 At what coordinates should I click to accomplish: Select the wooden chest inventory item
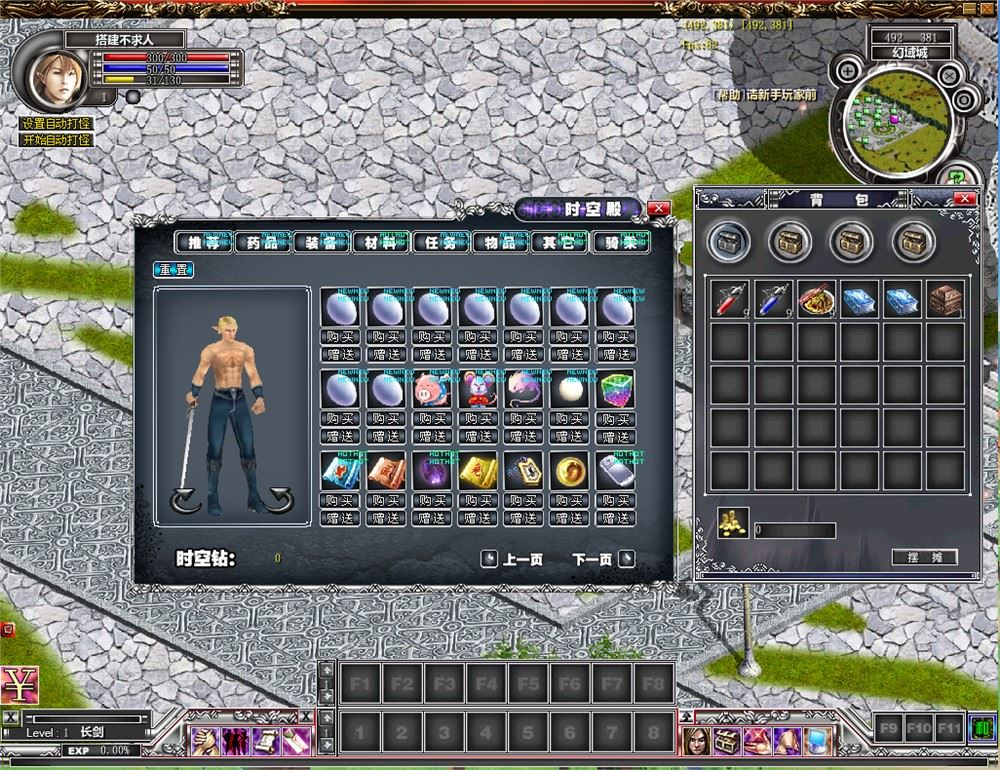tap(945, 299)
